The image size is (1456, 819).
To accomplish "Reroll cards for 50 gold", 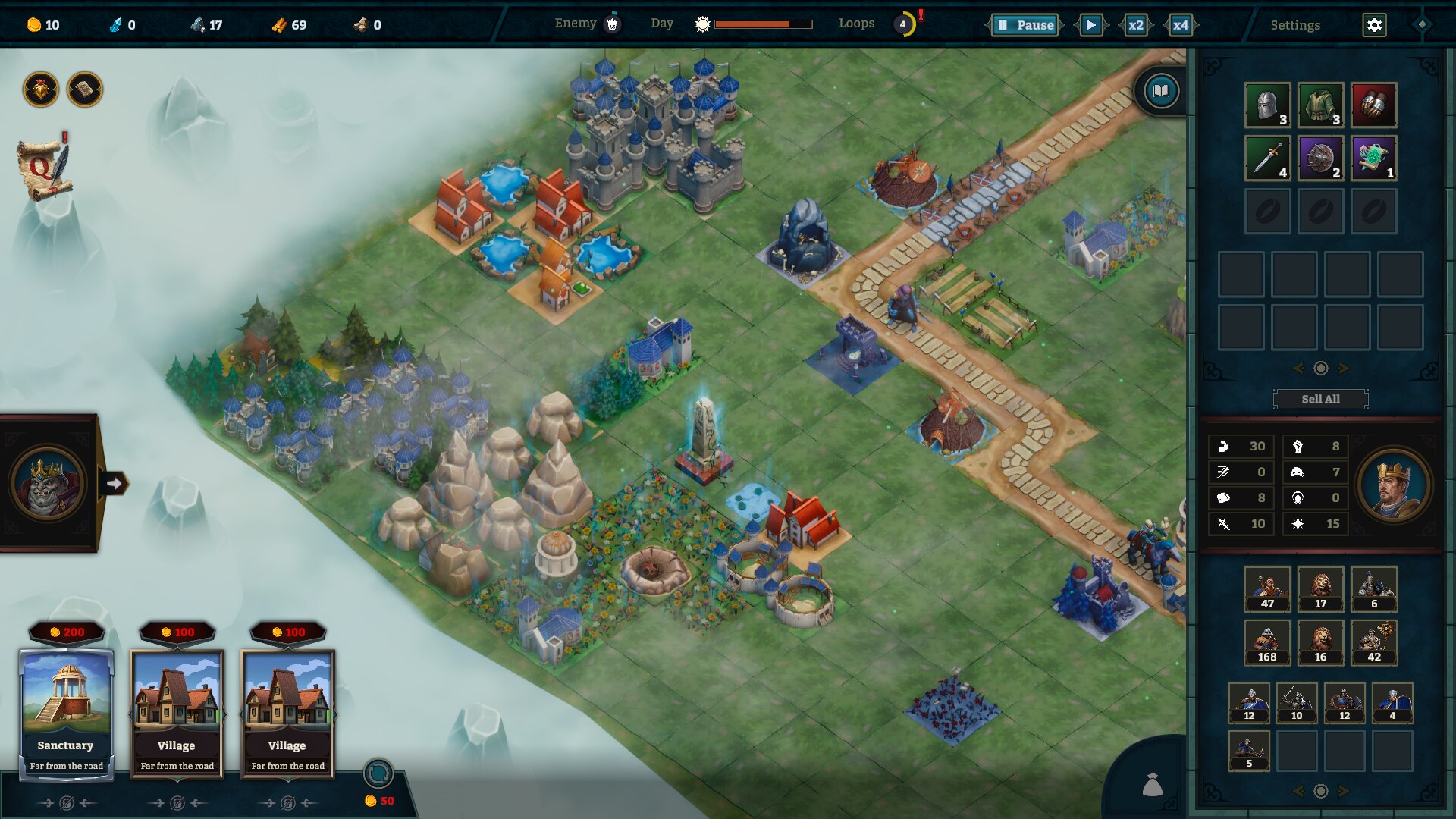I will click(378, 775).
